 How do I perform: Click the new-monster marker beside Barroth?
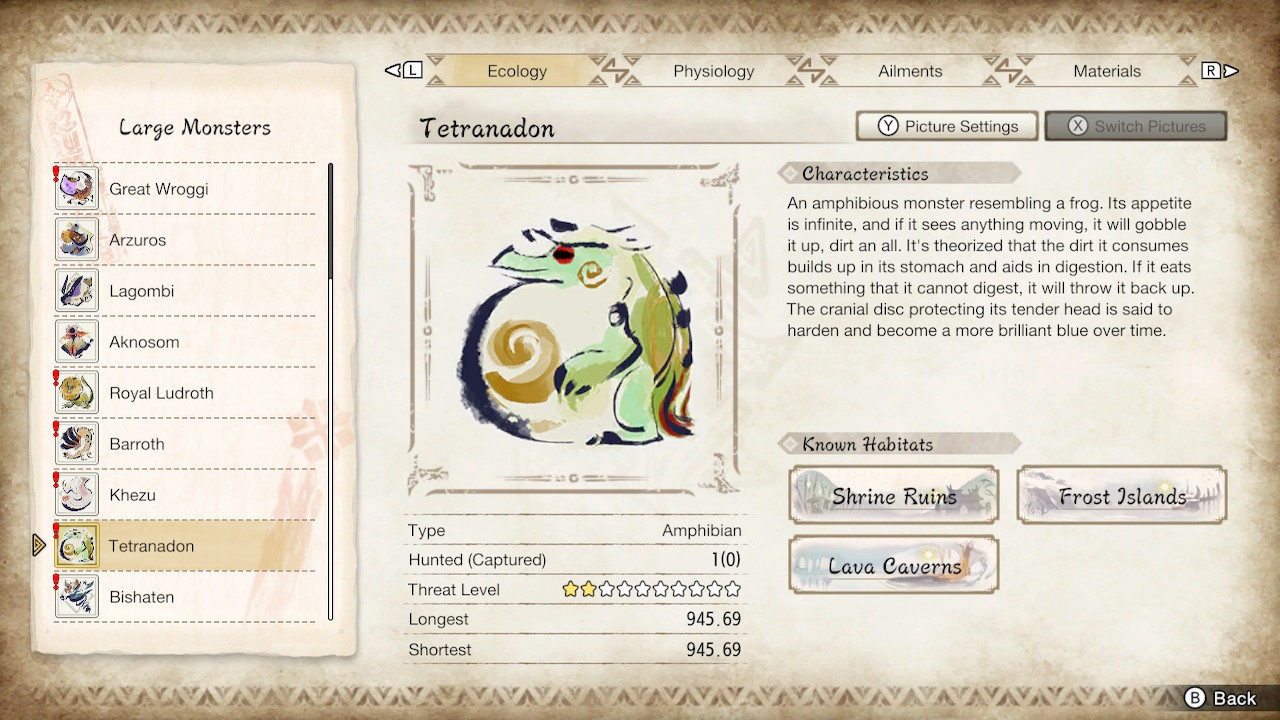pos(56,430)
